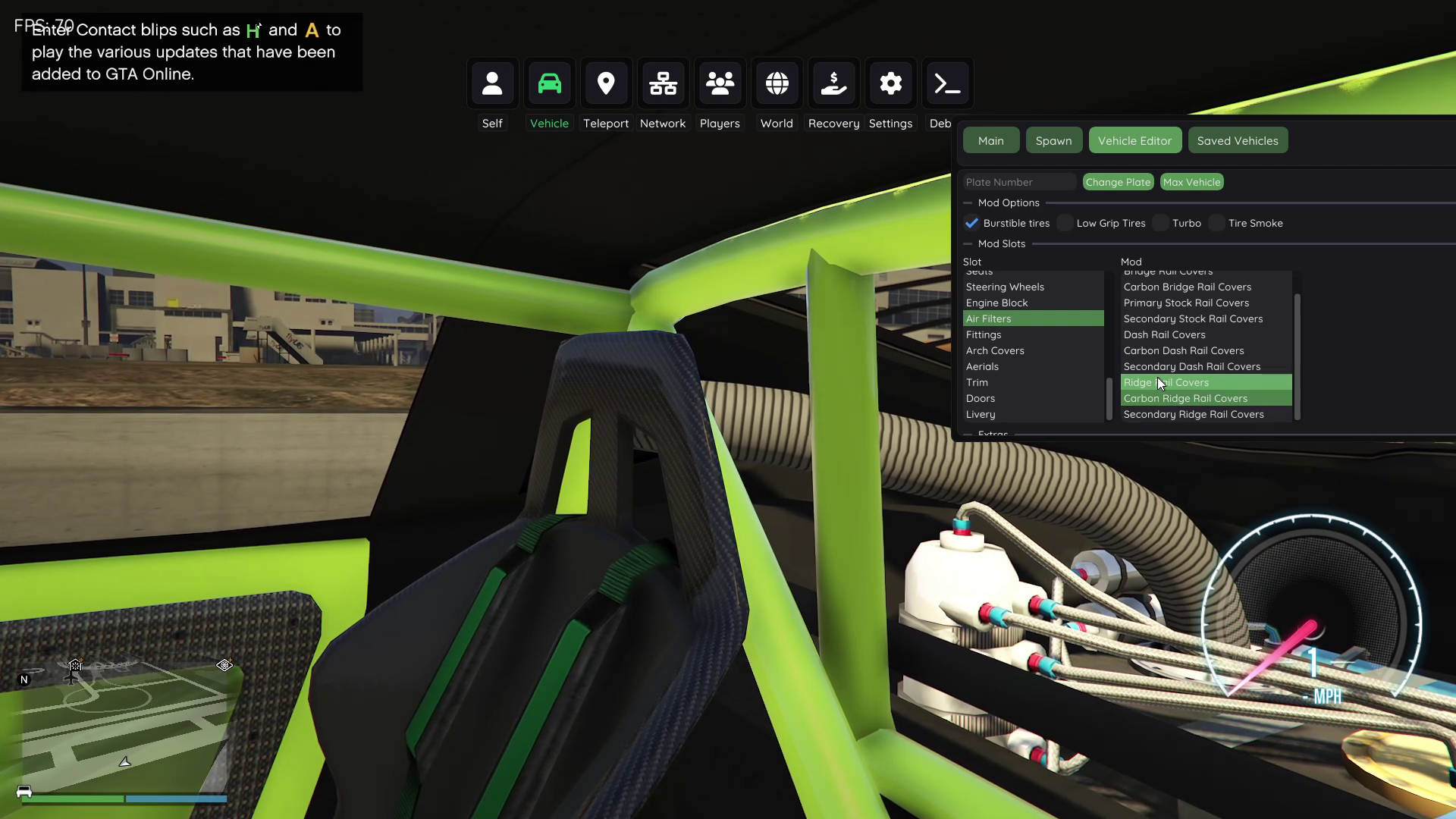
Task: Open the World options
Action: (777, 83)
